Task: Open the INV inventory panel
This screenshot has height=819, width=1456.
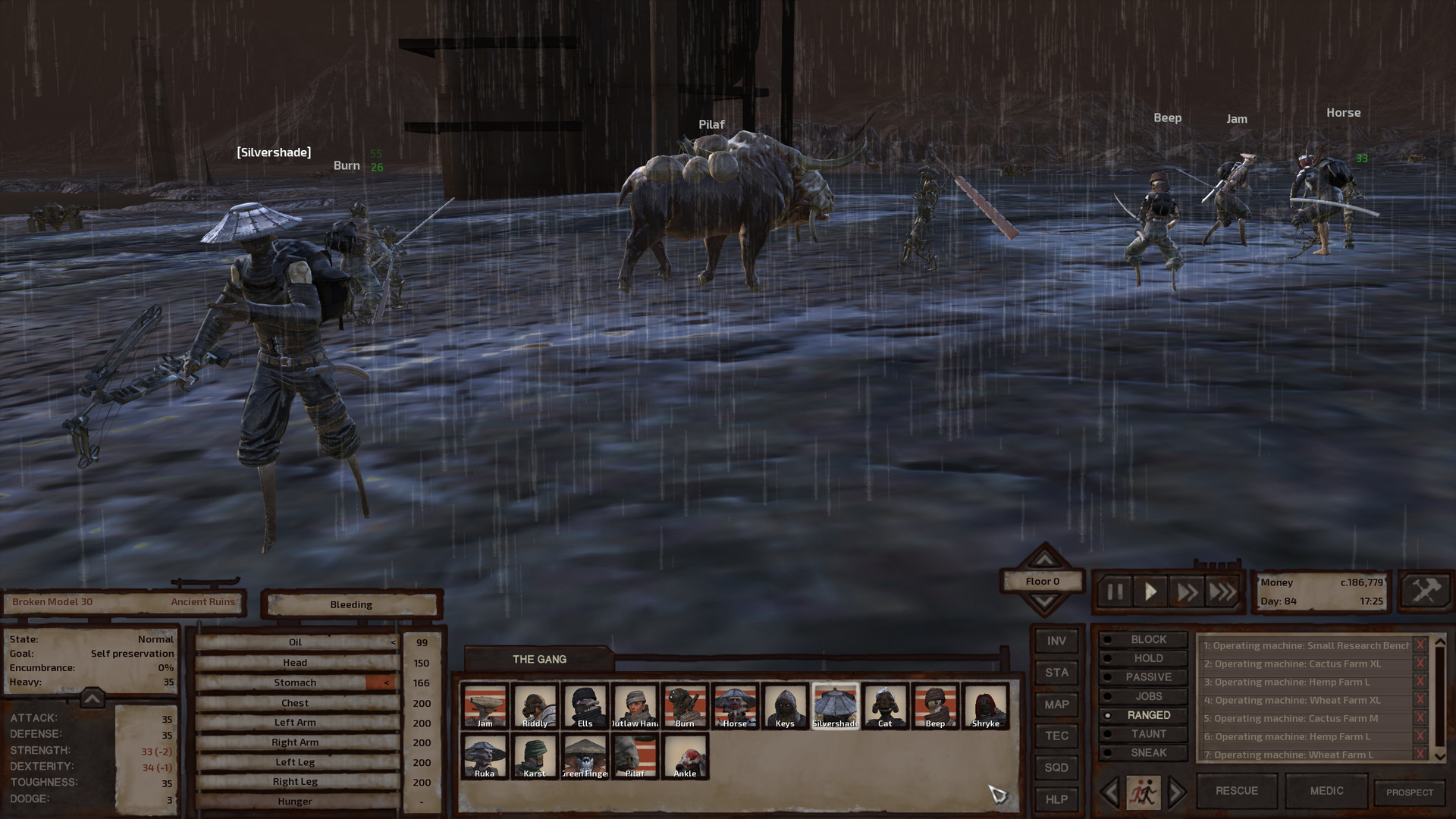Action: coord(1056,641)
